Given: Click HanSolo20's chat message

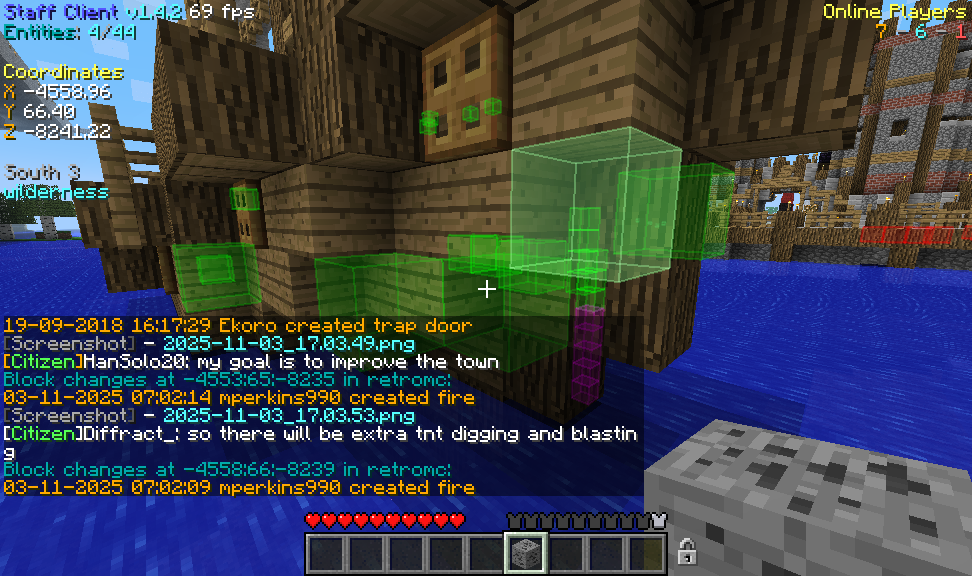Looking at the screenshot, I should coord(250,361).
